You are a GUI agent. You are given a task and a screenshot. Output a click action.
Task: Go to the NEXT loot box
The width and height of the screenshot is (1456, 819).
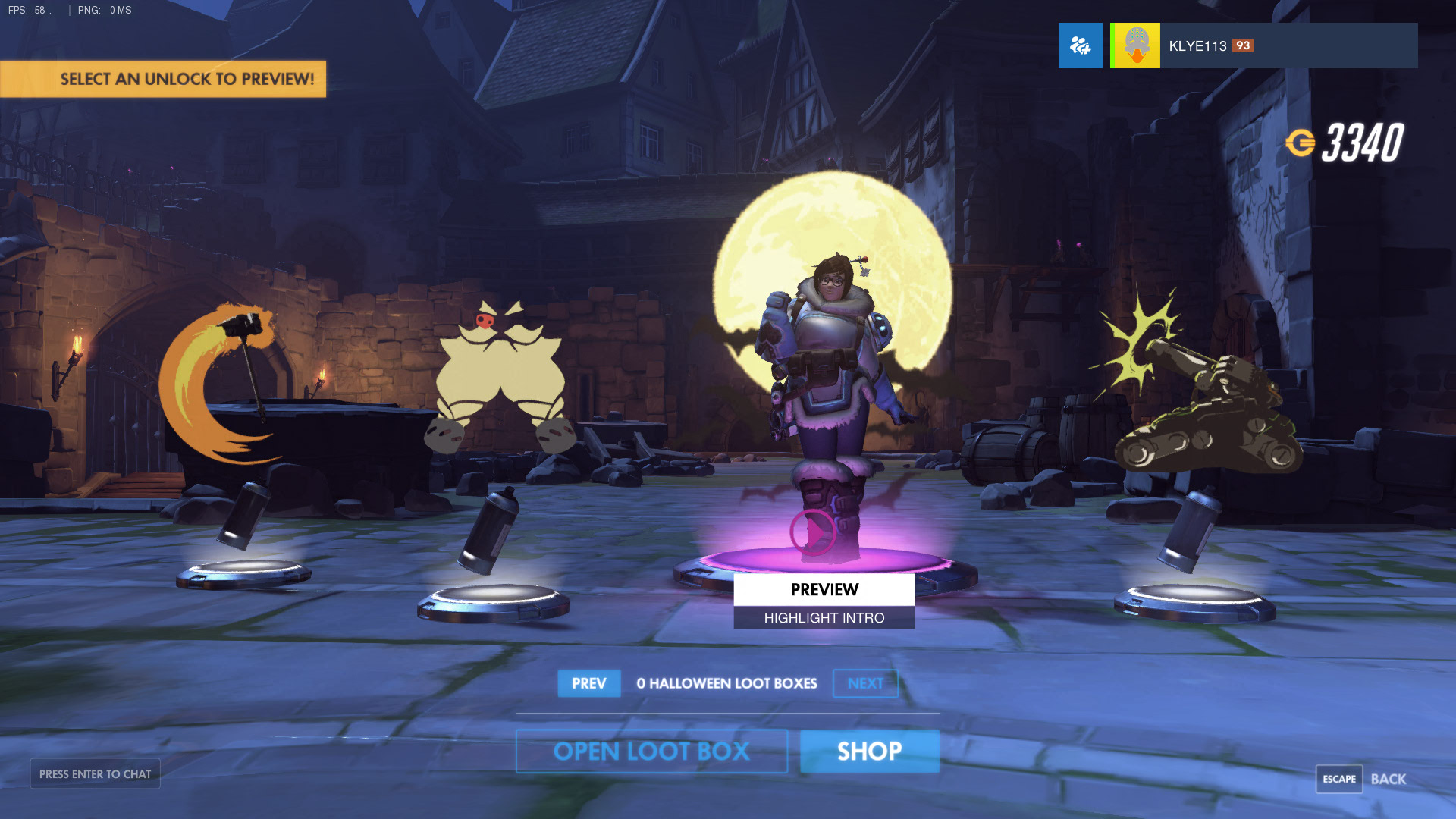[865, 683]
